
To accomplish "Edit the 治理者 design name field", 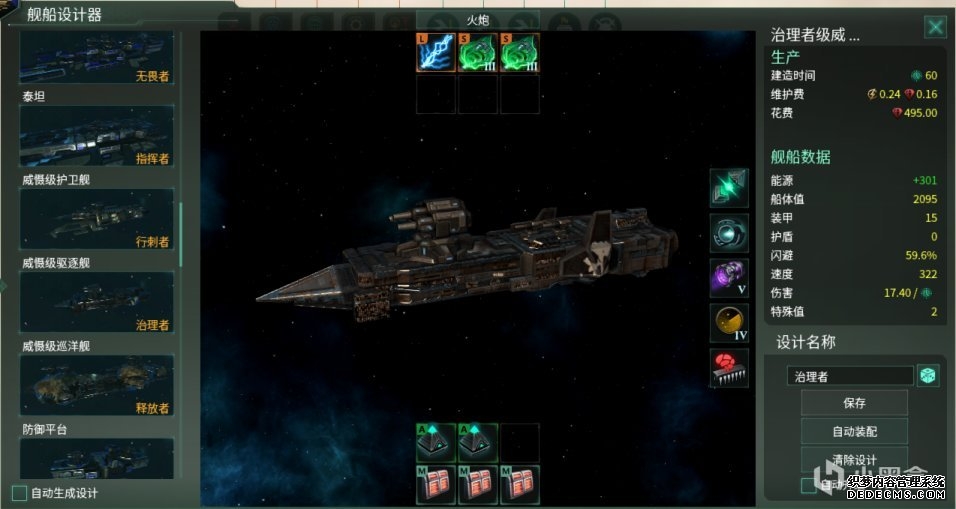I will pos(850,376).
